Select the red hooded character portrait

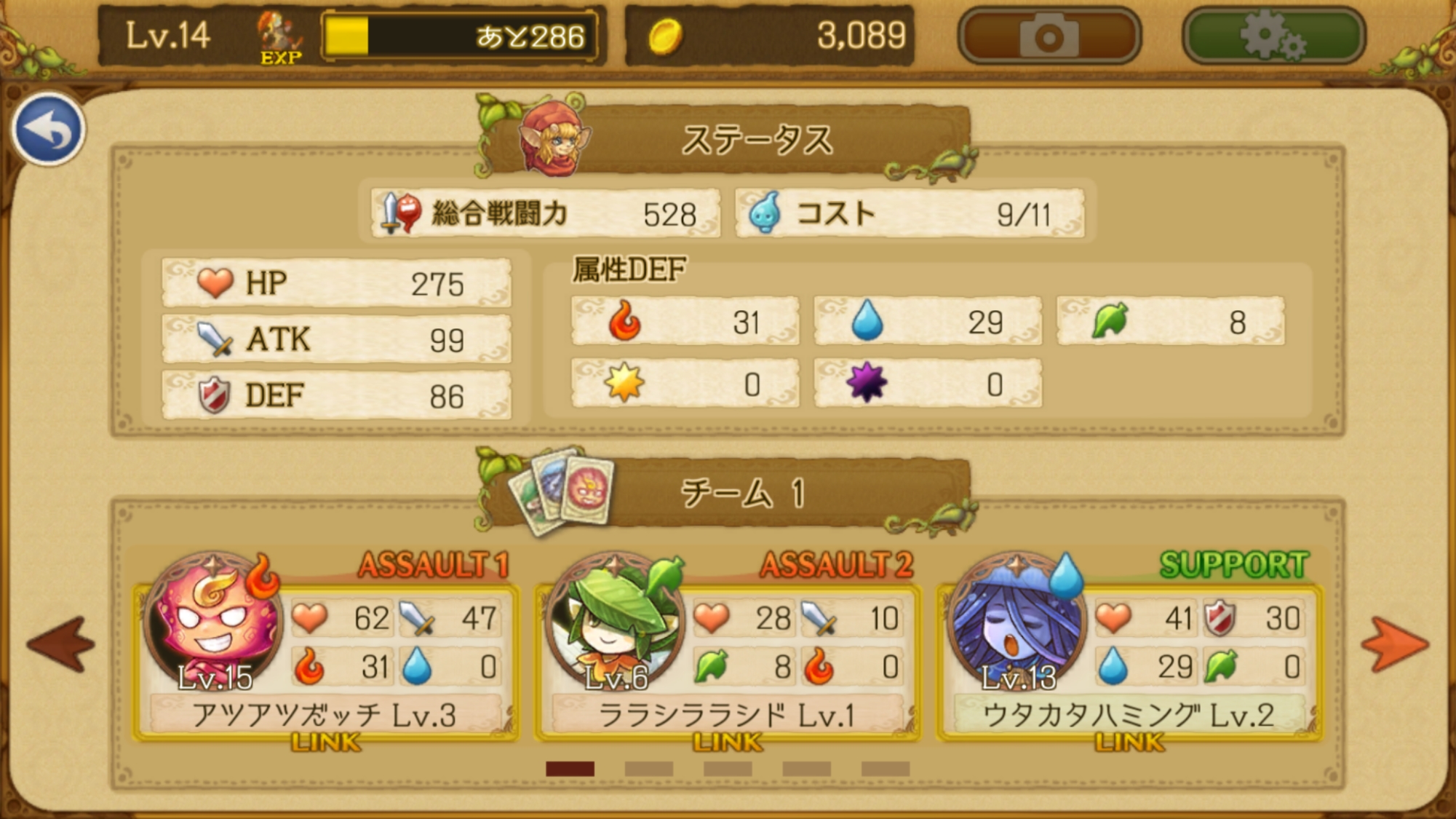[x=554, y=141]
